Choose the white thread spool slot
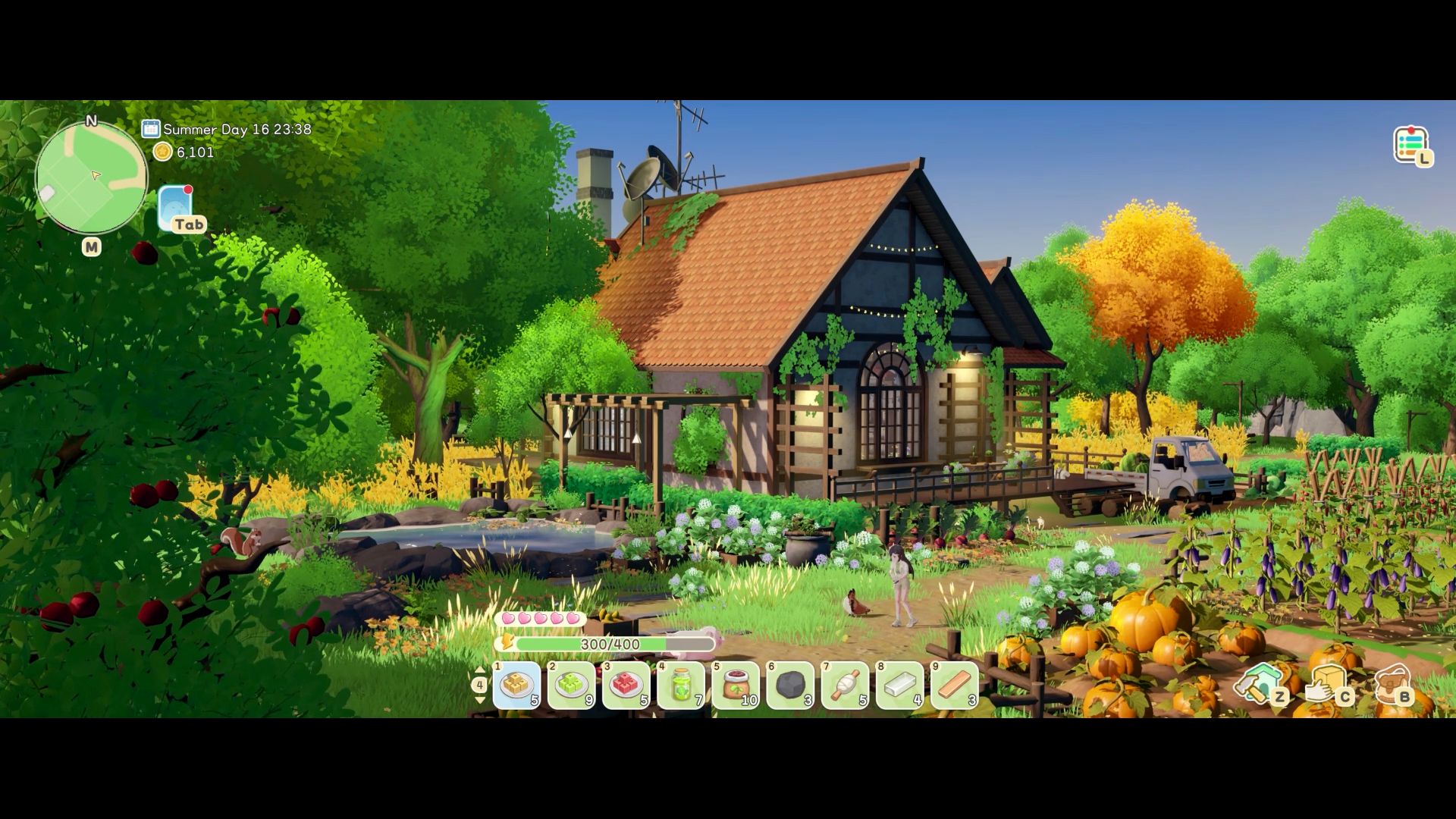The height and width of the screenshot is (819, 1456). (x=845, y=686)
